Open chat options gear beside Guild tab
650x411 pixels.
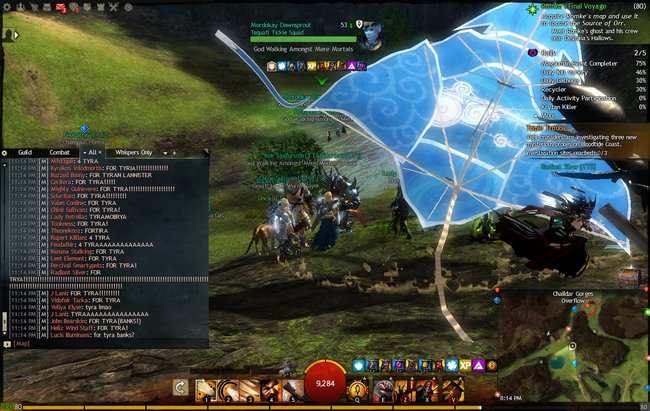[5, 152]
